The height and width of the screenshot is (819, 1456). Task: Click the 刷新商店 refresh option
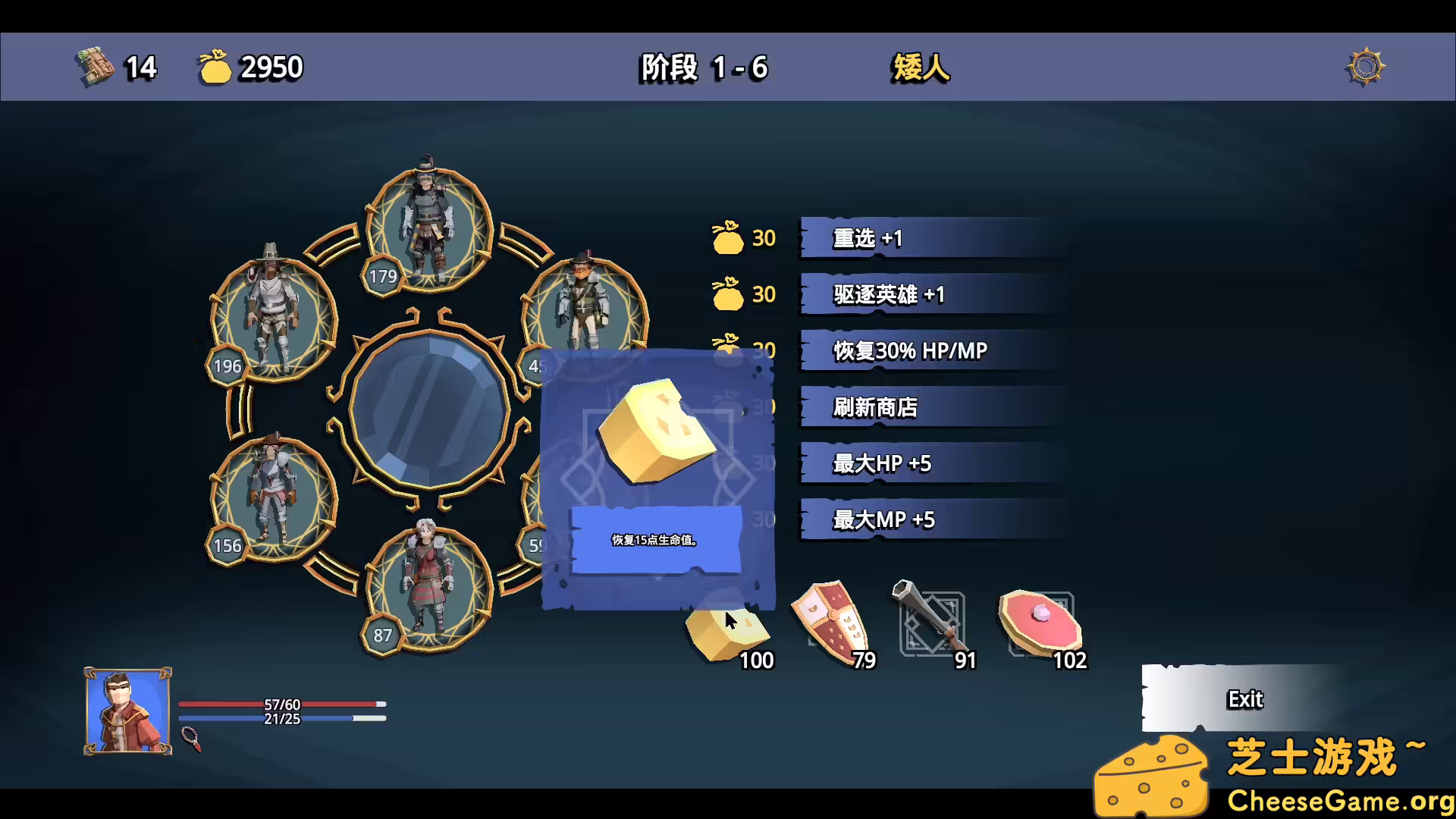(x=933, y=407)
